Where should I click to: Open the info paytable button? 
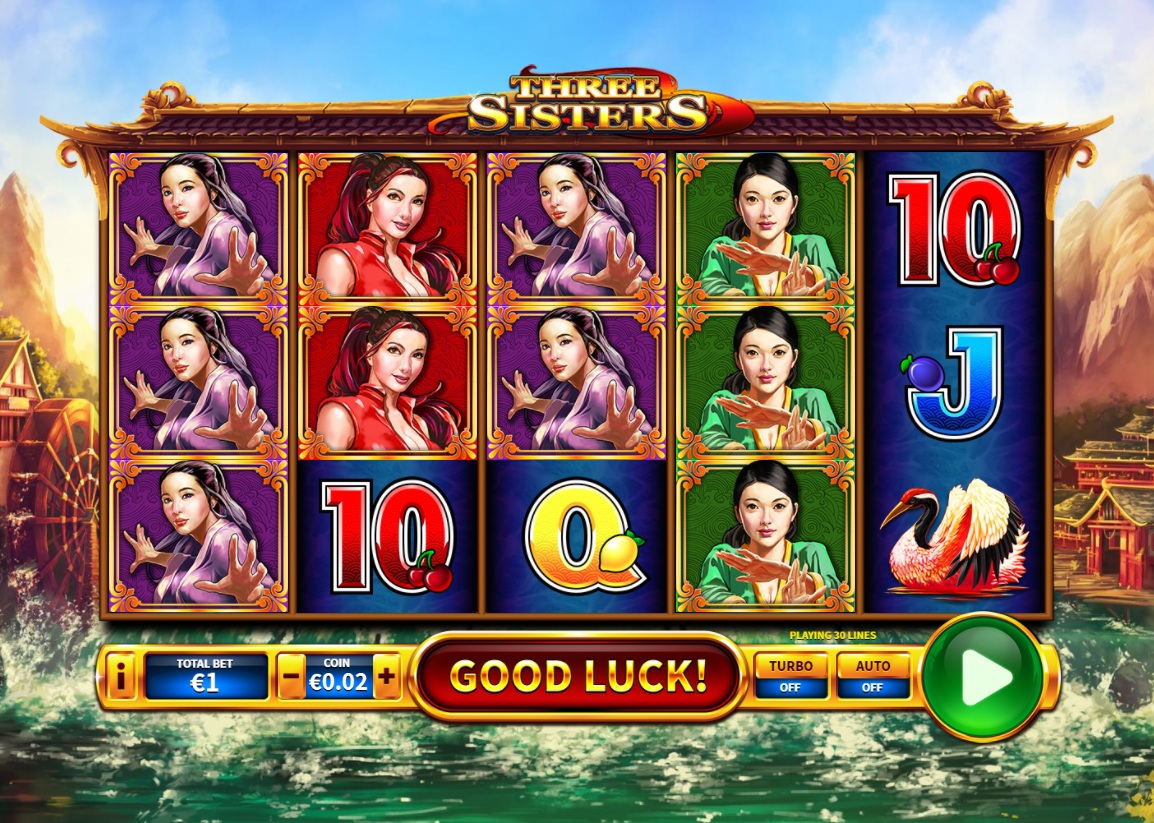(x=121, y=678)
